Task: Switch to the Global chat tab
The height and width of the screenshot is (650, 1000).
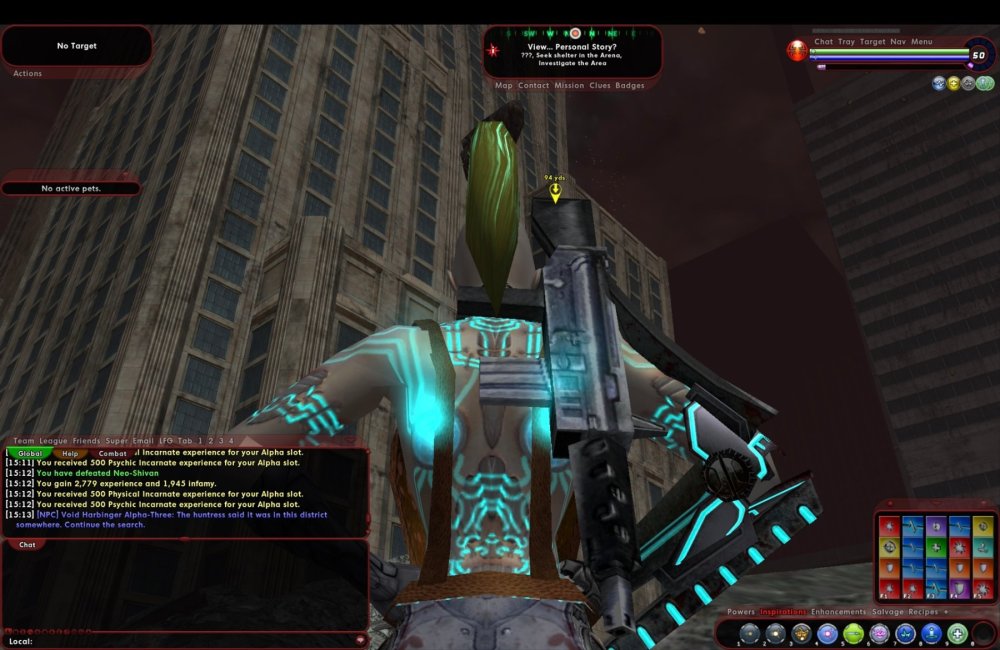Action: [x=29, y=453]
